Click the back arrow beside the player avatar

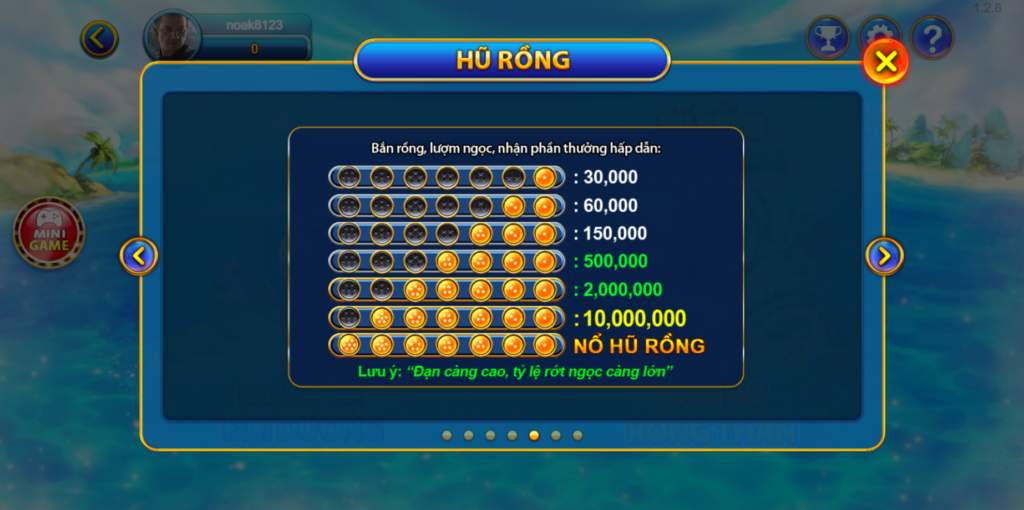tap(99, 39)
